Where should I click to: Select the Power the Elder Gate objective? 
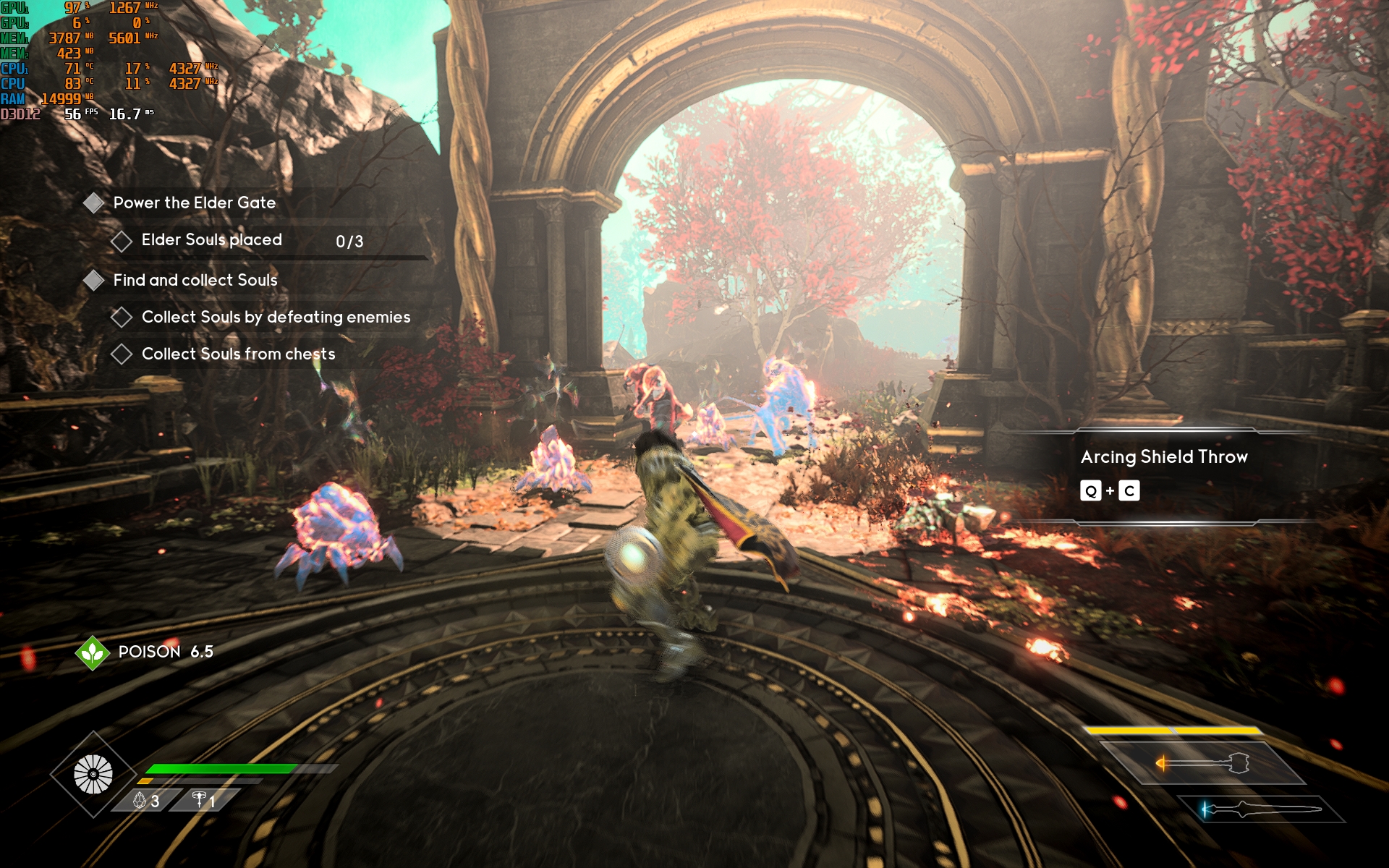[x=194, y=203]
